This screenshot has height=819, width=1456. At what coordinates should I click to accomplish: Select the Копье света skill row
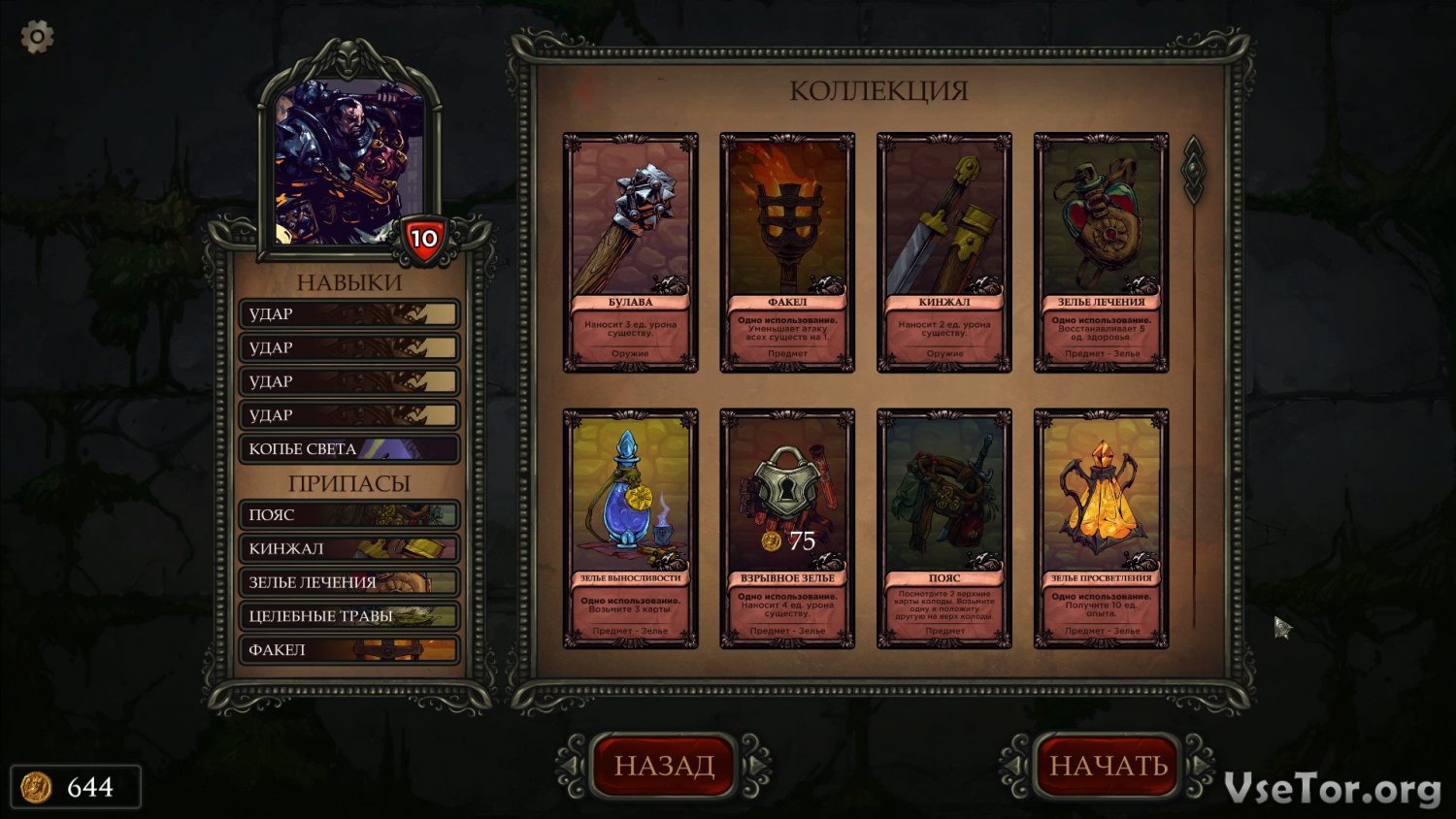click(x=349, y=449)
